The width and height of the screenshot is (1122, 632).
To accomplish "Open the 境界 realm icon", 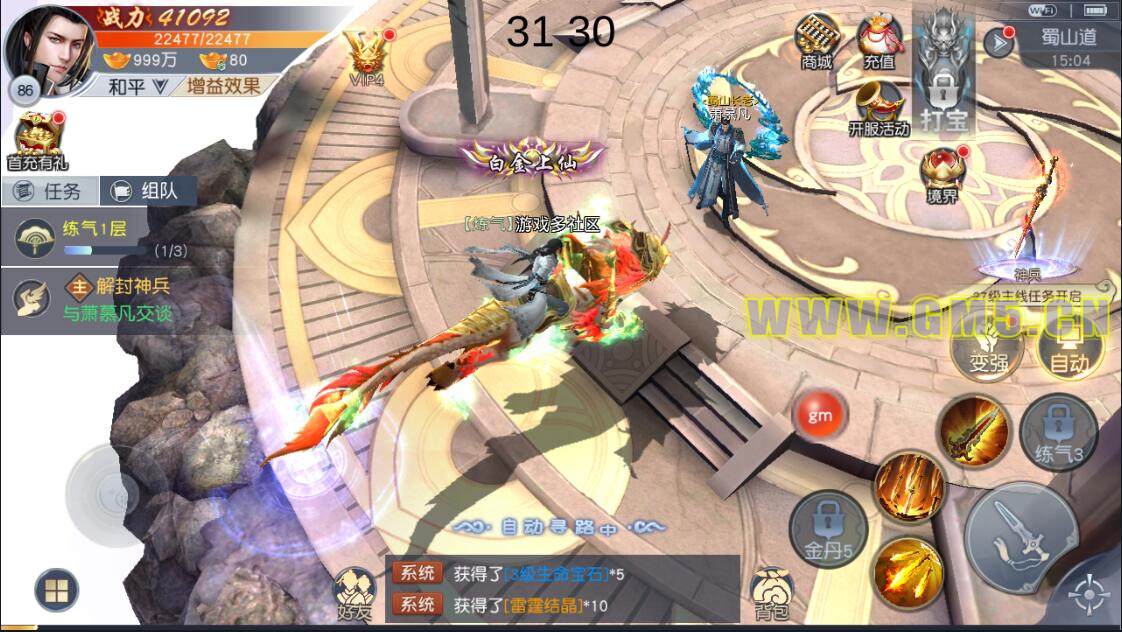I will click(942, 173).
